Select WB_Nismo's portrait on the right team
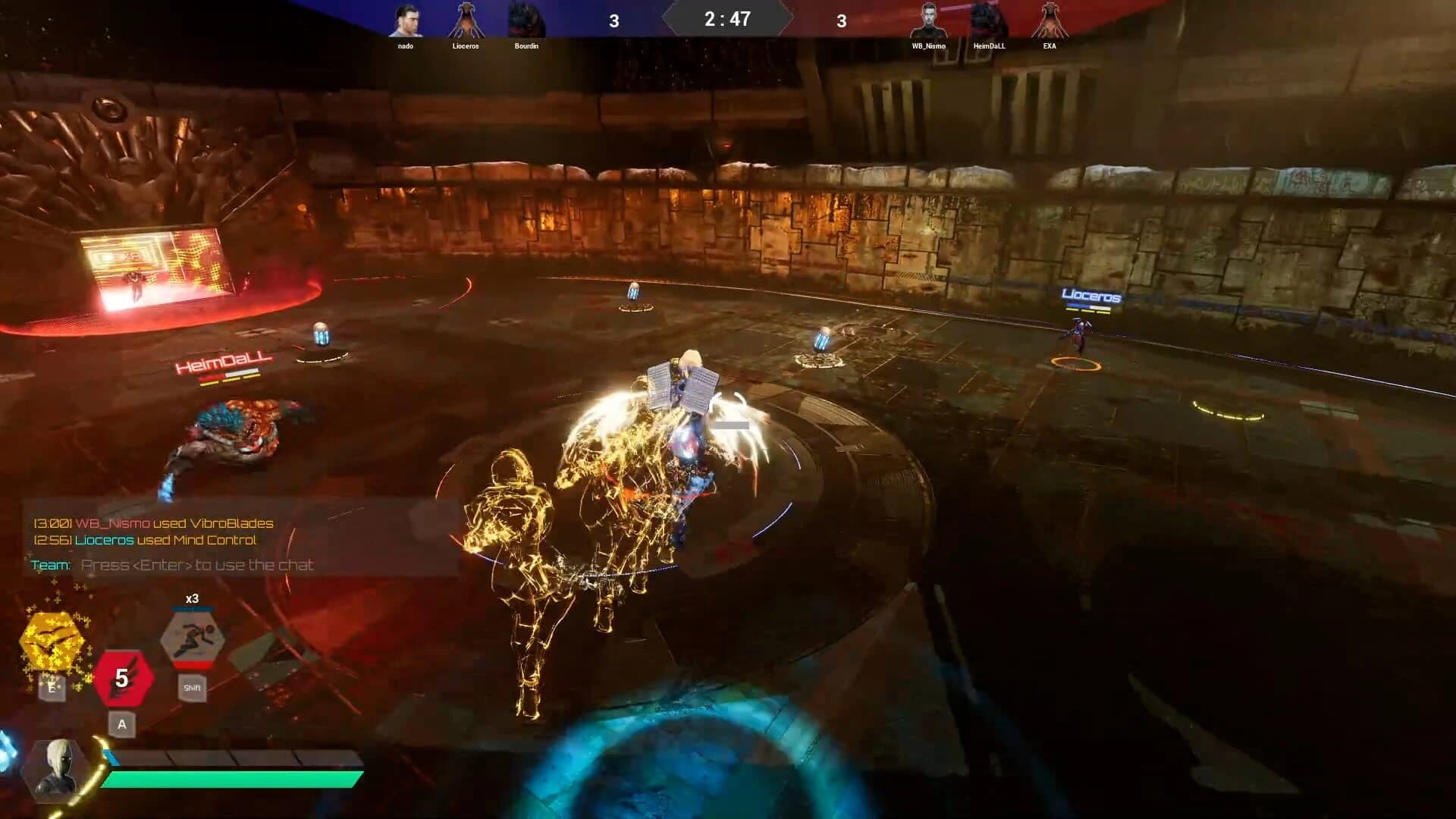The width and height of the screenshot is (1456, 819). [929, 20]
